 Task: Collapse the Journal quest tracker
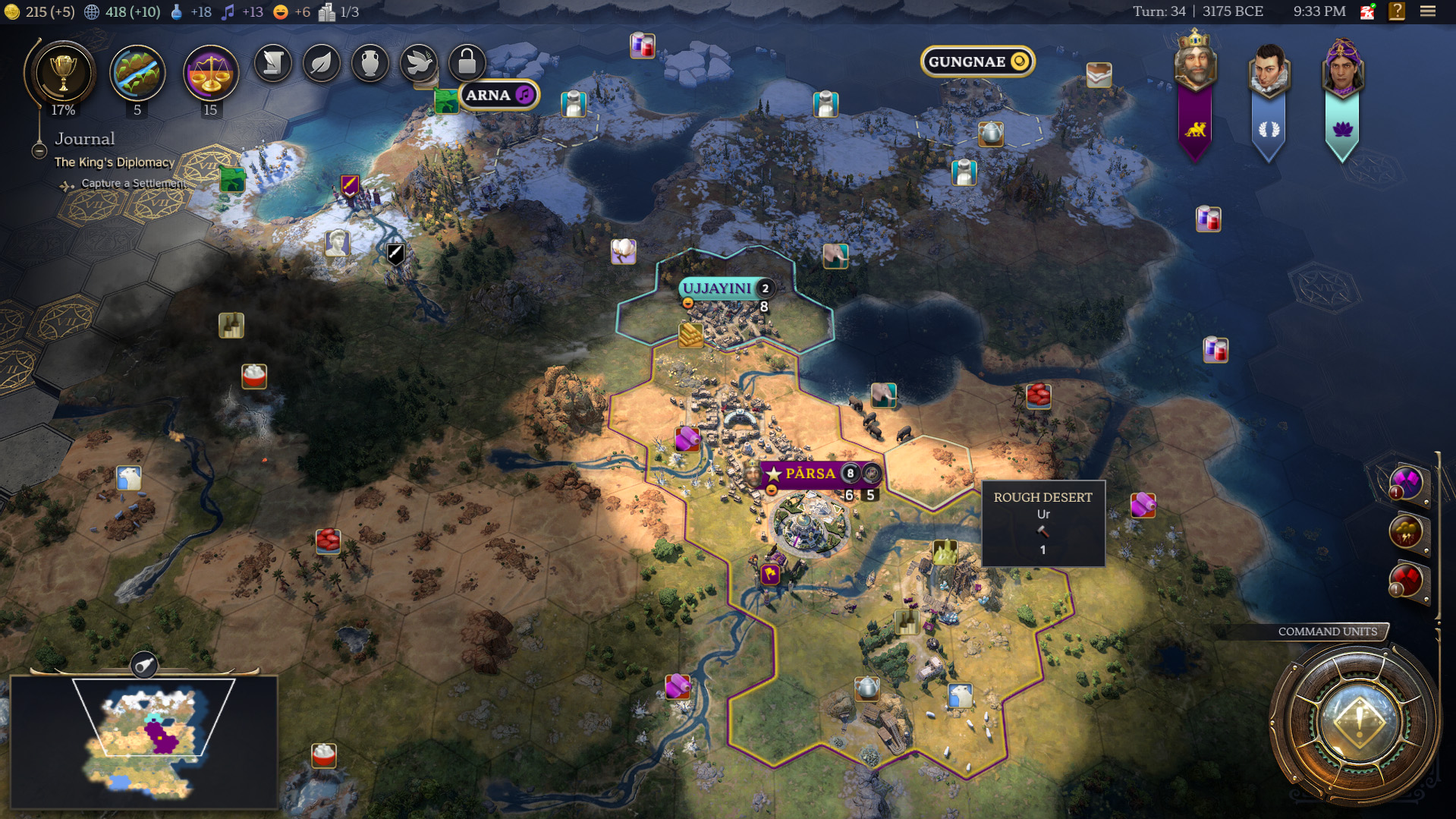click(x=39, y=151)
